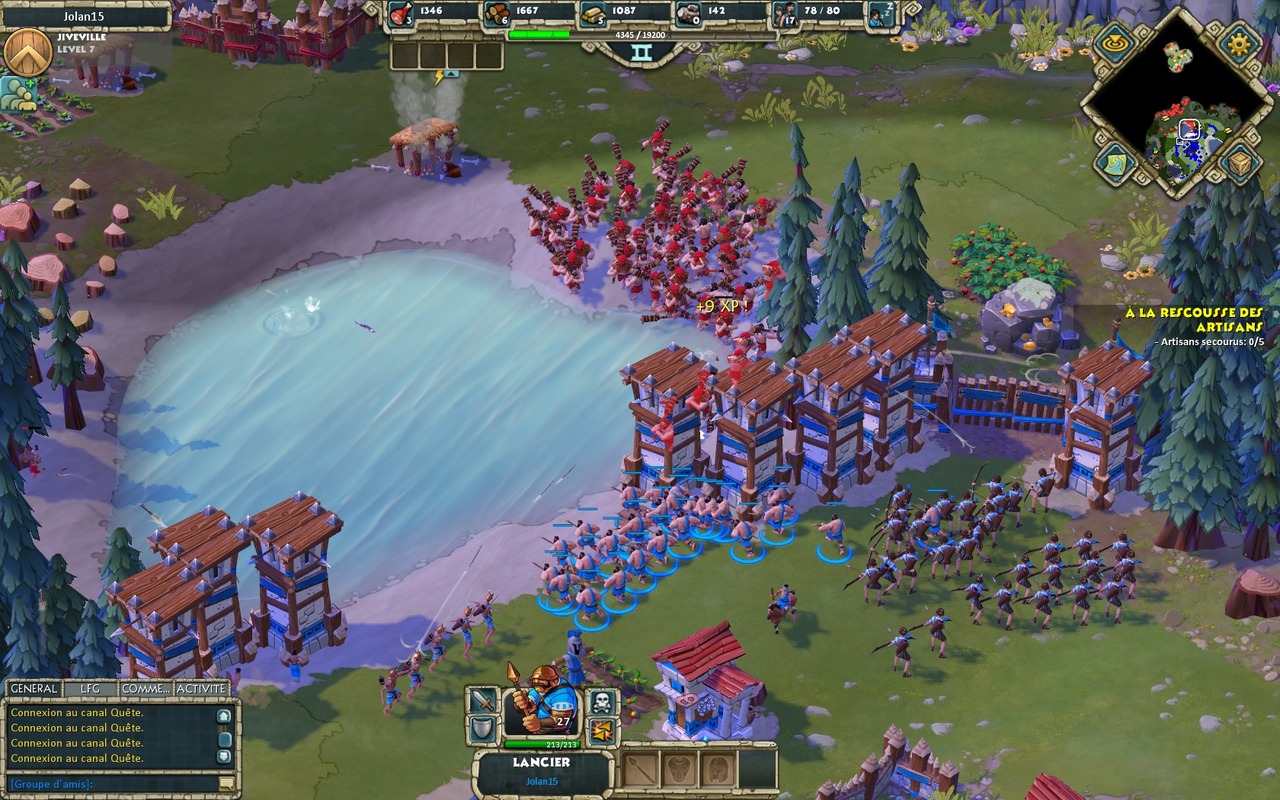Switch to the General chat tab
This screenshot has width=1280, height=800.
tap(33, 689)
